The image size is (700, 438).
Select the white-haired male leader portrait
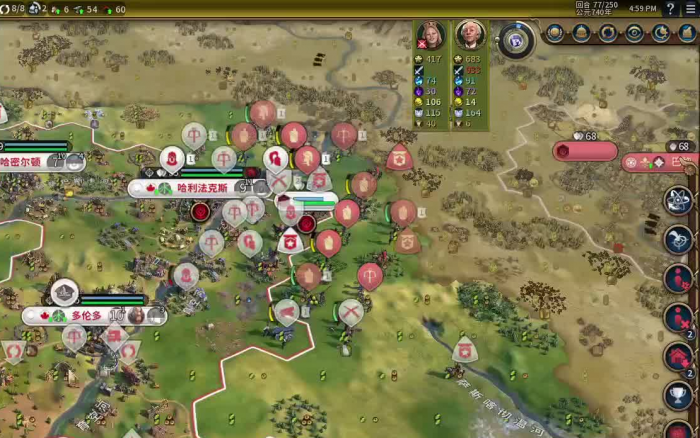point(469,36)
